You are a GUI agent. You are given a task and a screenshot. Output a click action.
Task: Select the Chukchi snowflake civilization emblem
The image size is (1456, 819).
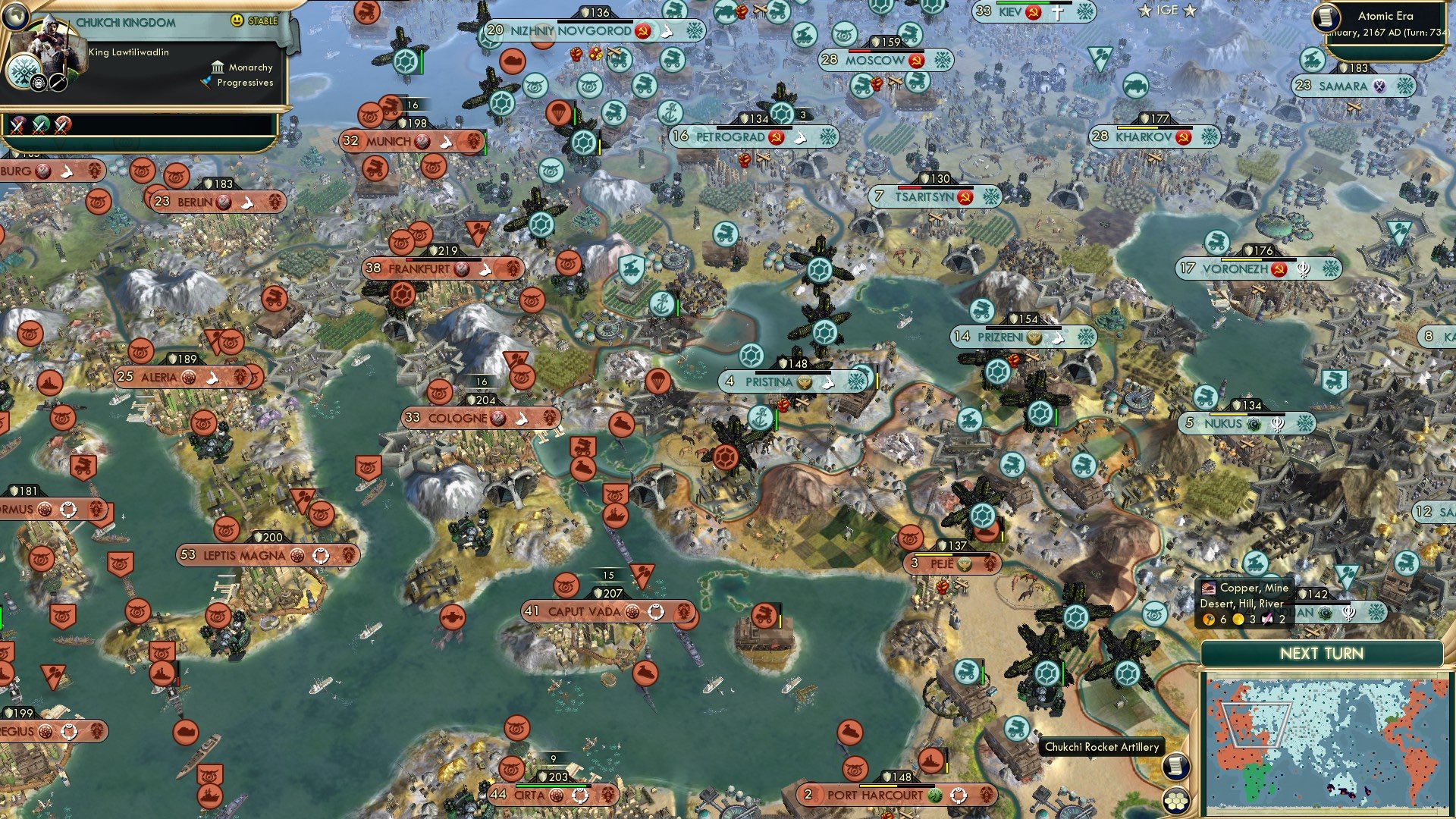click(x=23, y=71)
